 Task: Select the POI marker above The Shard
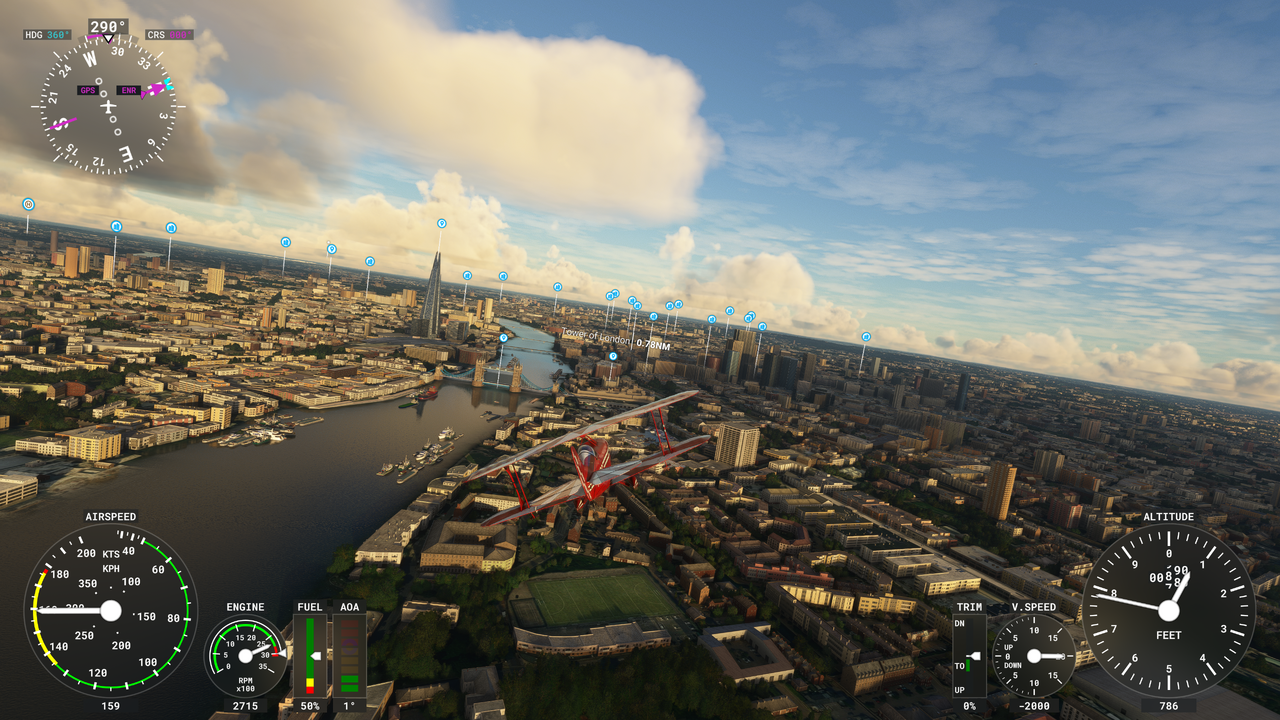tap(441, 223)
